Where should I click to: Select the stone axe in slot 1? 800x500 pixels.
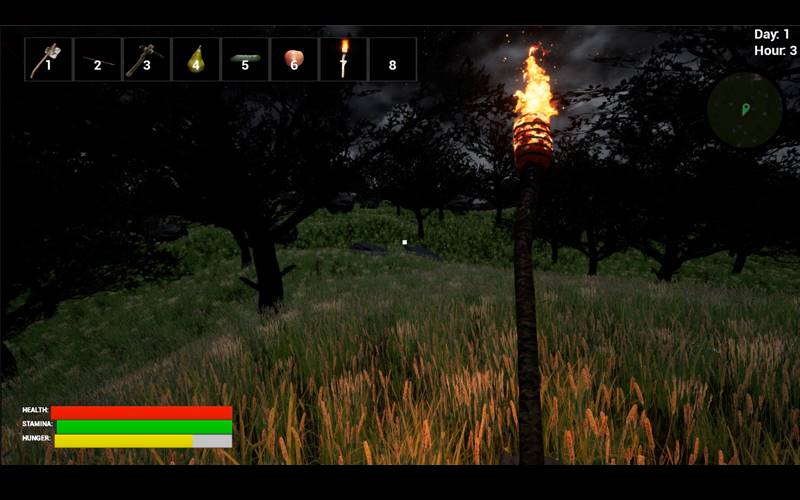click(48, 60)
